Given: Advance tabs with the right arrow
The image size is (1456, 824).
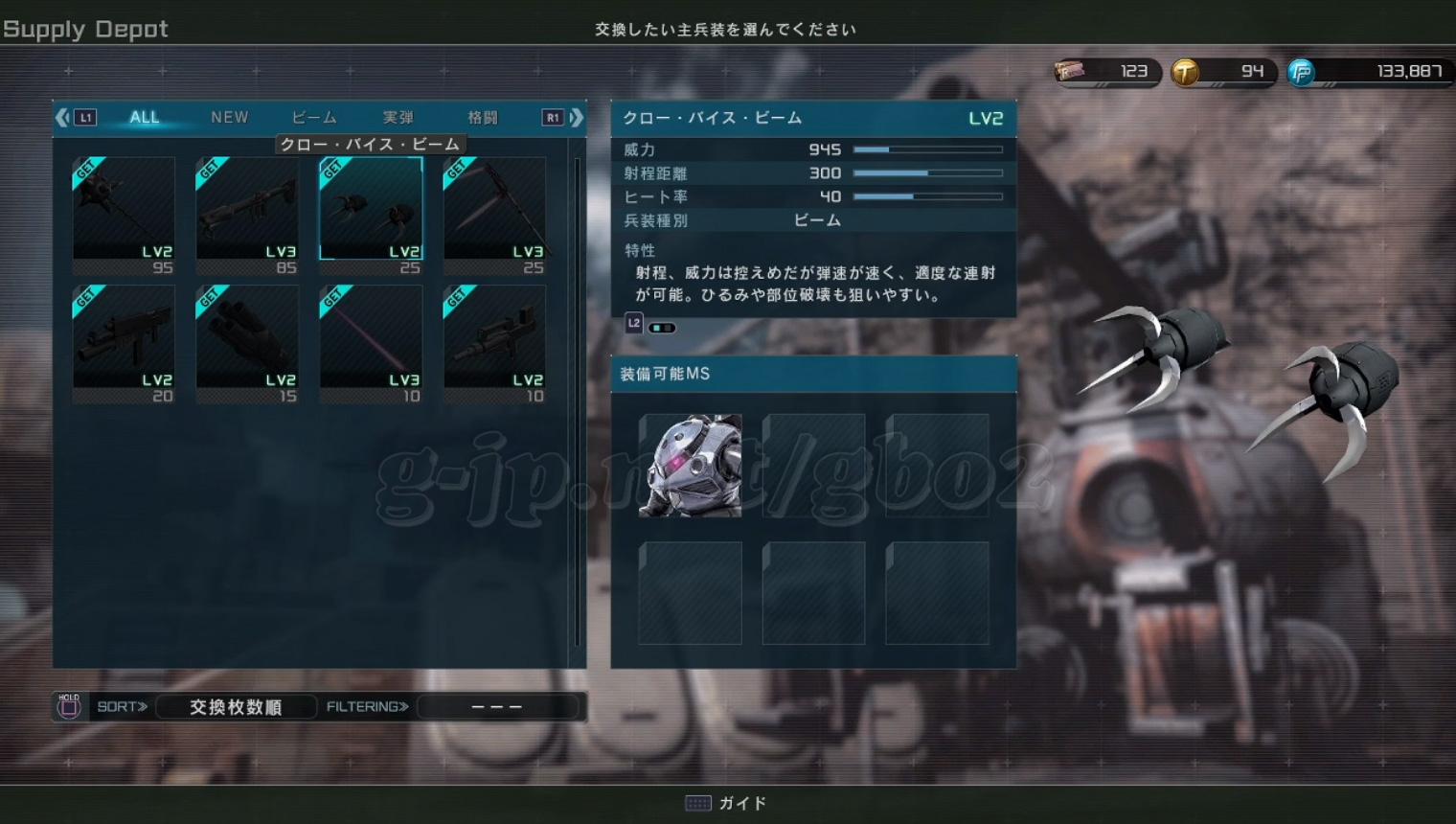Looking at the screenshot, I should coord(576,117).
